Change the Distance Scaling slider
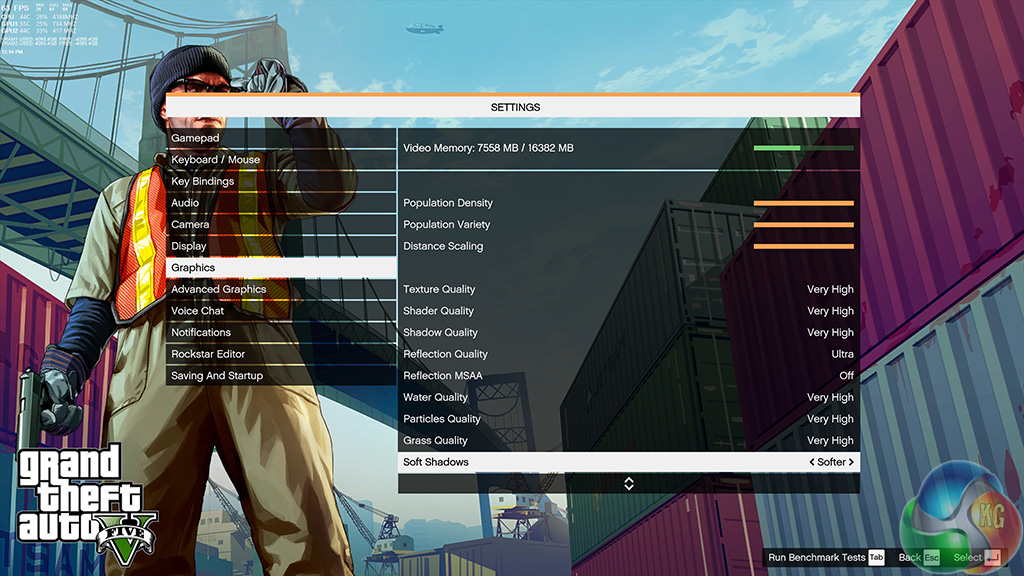The width and height of the screenshot is (1024, 576). (x=803, y=246)
